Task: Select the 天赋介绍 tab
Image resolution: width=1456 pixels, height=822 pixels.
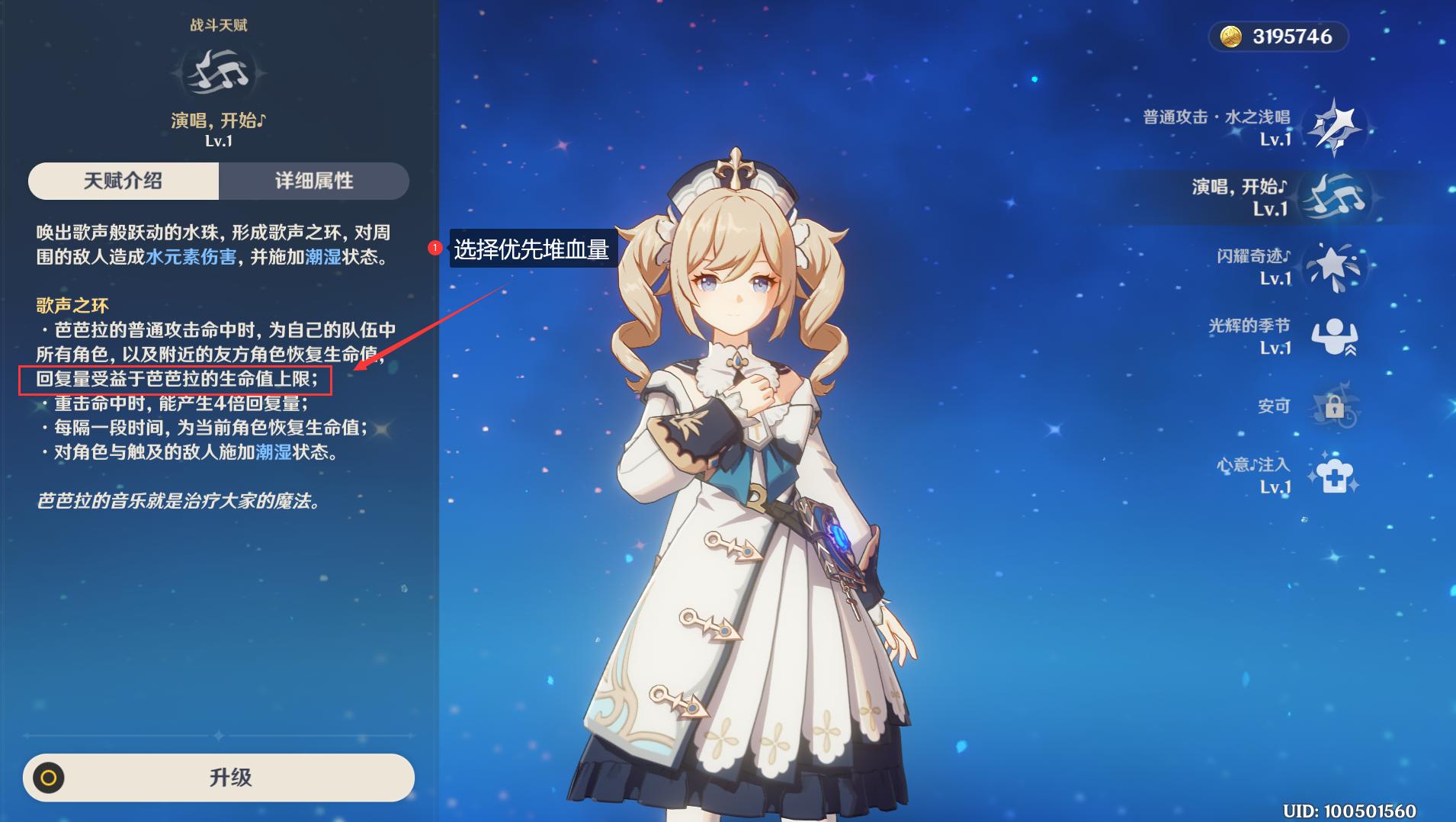Action: coord(124,181)
